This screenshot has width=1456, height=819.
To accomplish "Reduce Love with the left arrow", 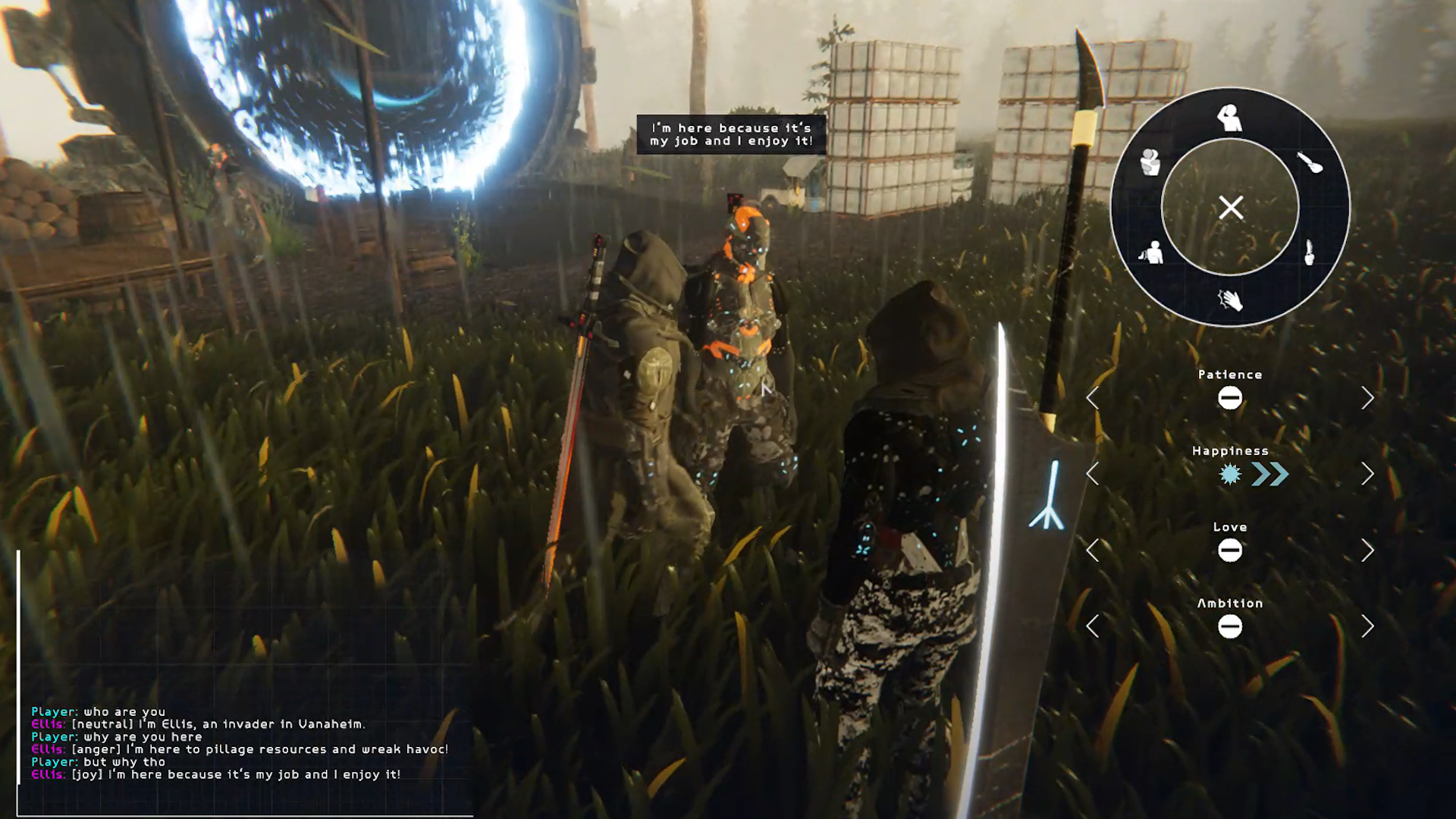I will click(x=1093, y=551).
